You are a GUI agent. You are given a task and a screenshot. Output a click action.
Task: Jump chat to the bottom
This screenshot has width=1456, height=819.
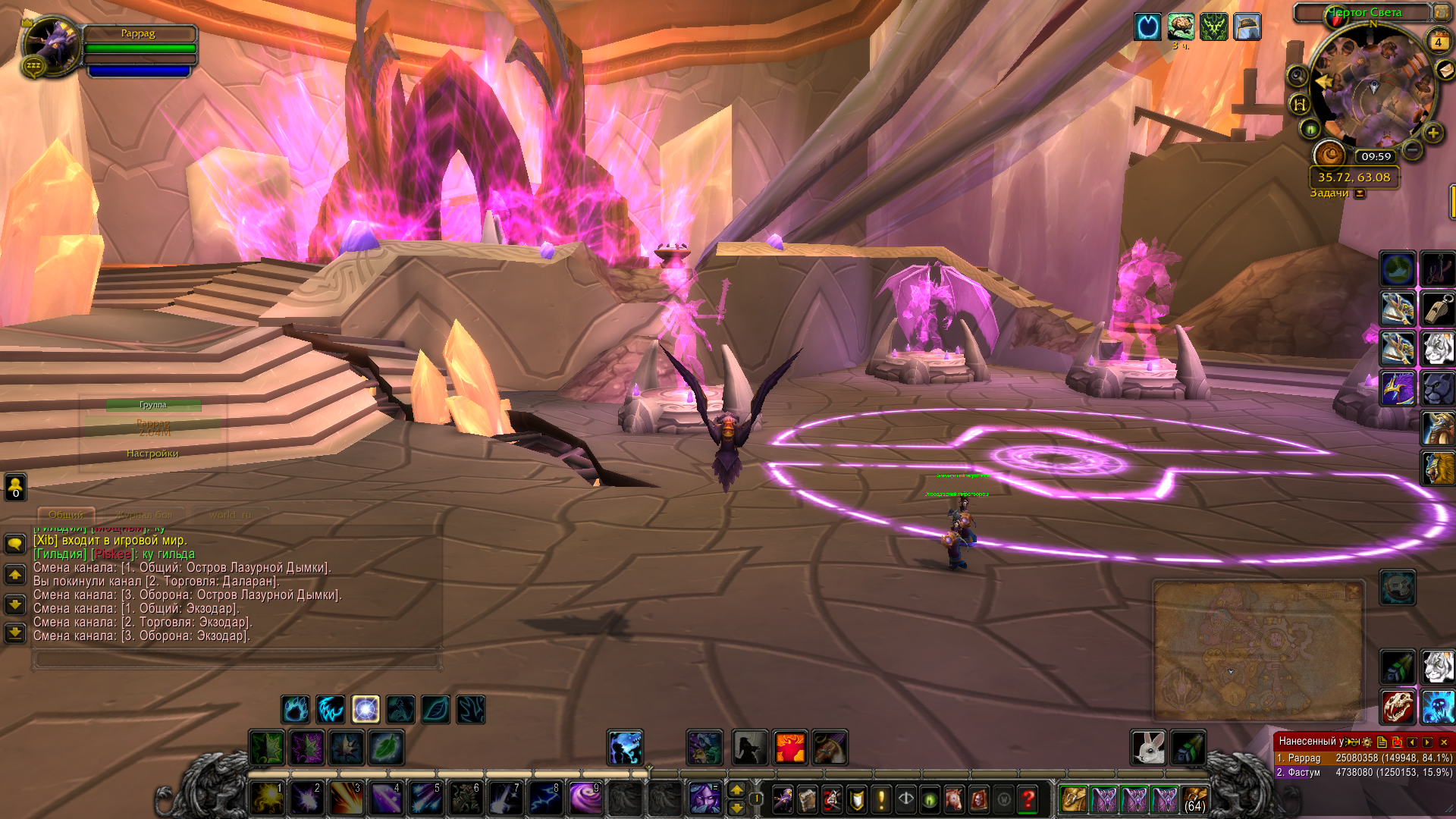(x=15, y=632)
